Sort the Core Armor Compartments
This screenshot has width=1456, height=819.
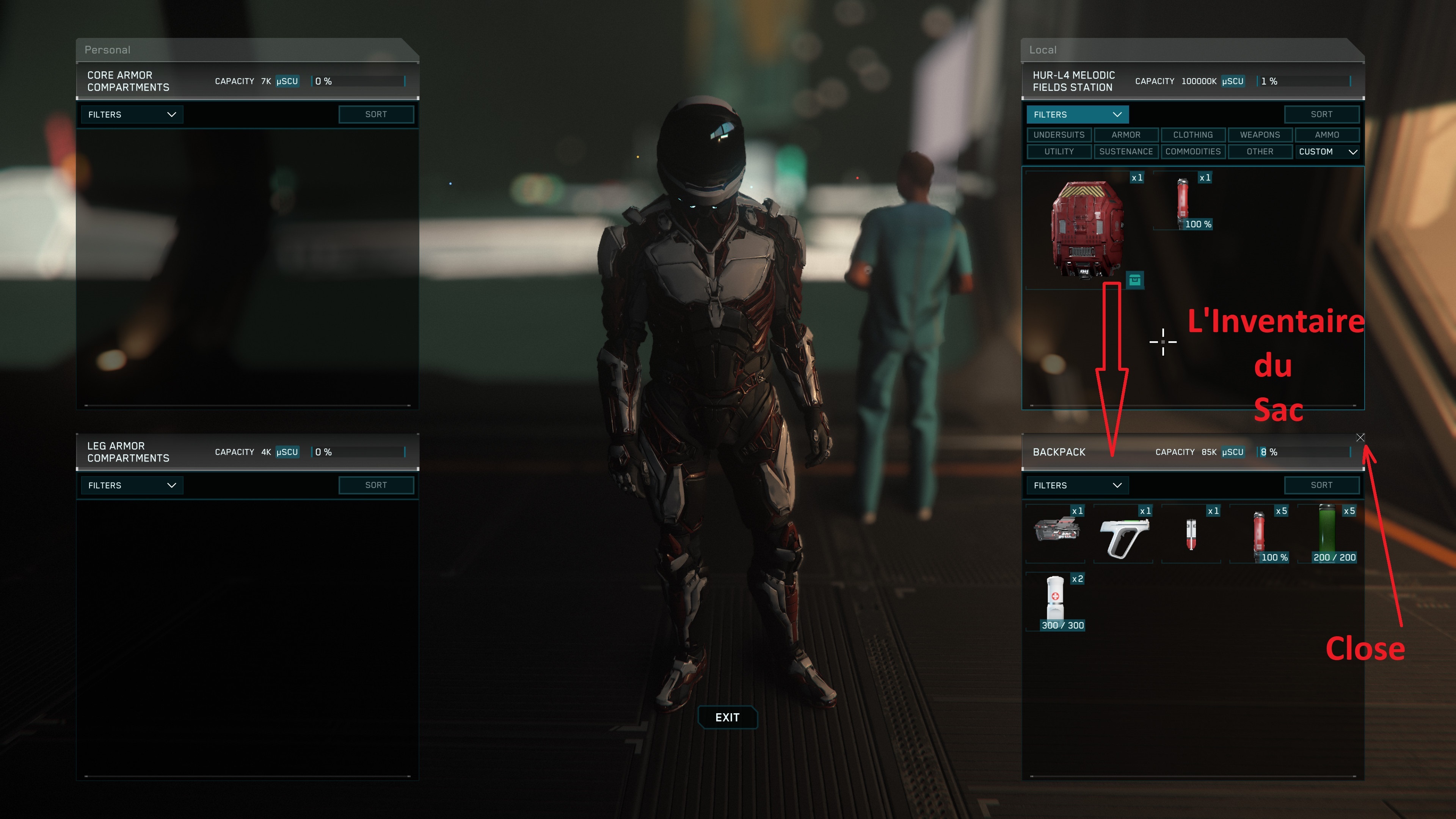pyautogui.click(x=376, y=115)
